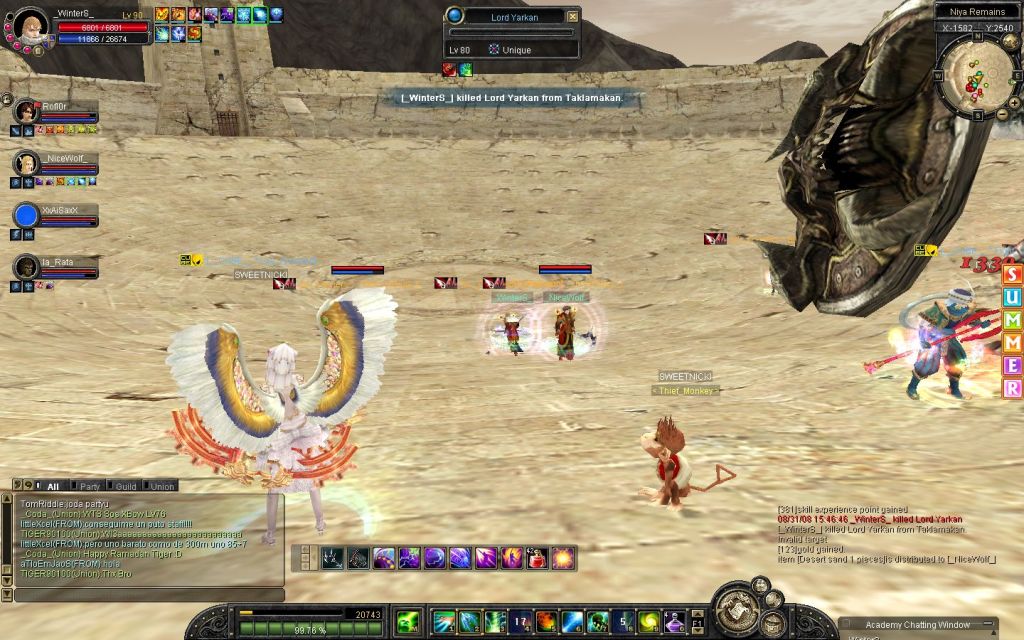The width and height of the screenshot is (1024, 640).
Task: Close the Lord Yarkan target window
Action: (572, 16)
